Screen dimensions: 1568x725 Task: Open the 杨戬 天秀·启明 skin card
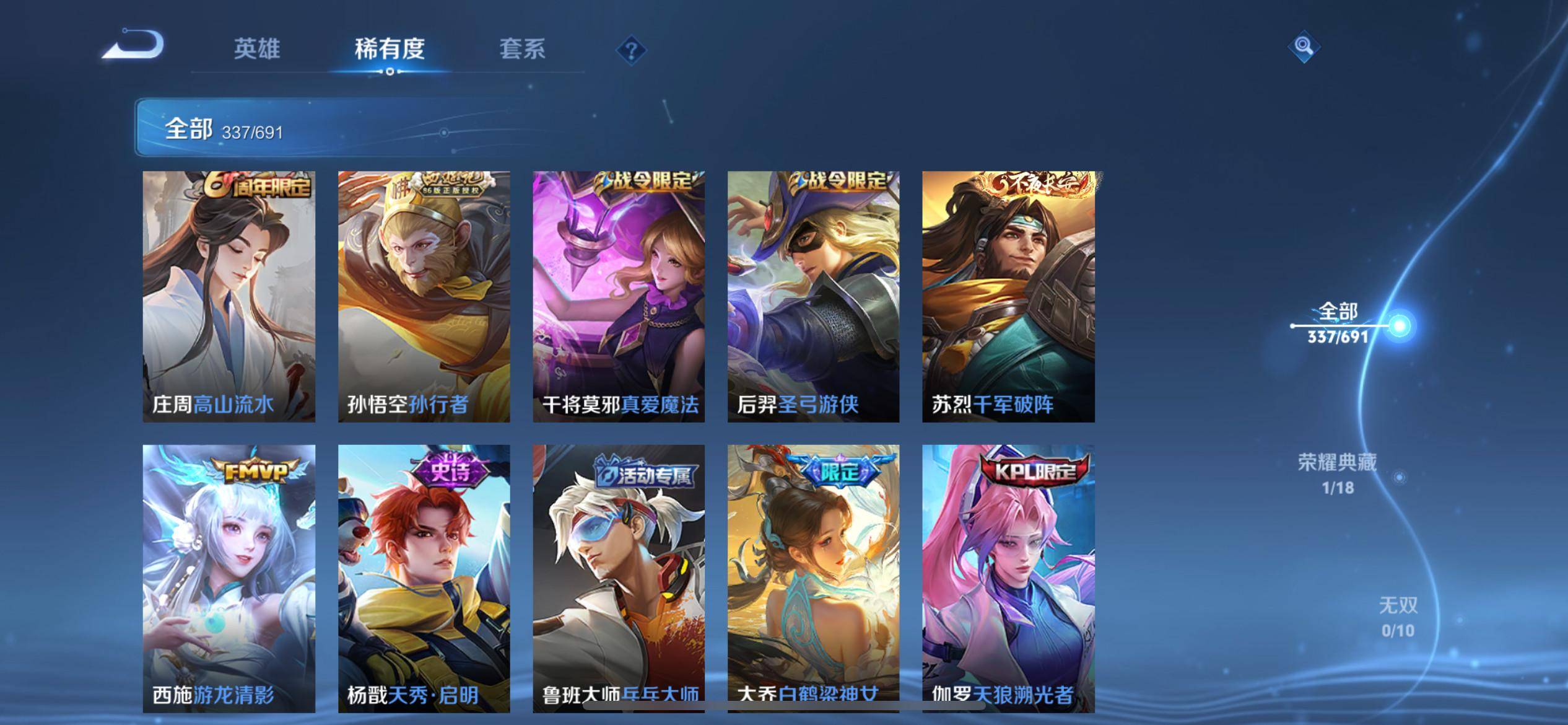point(424,578)
